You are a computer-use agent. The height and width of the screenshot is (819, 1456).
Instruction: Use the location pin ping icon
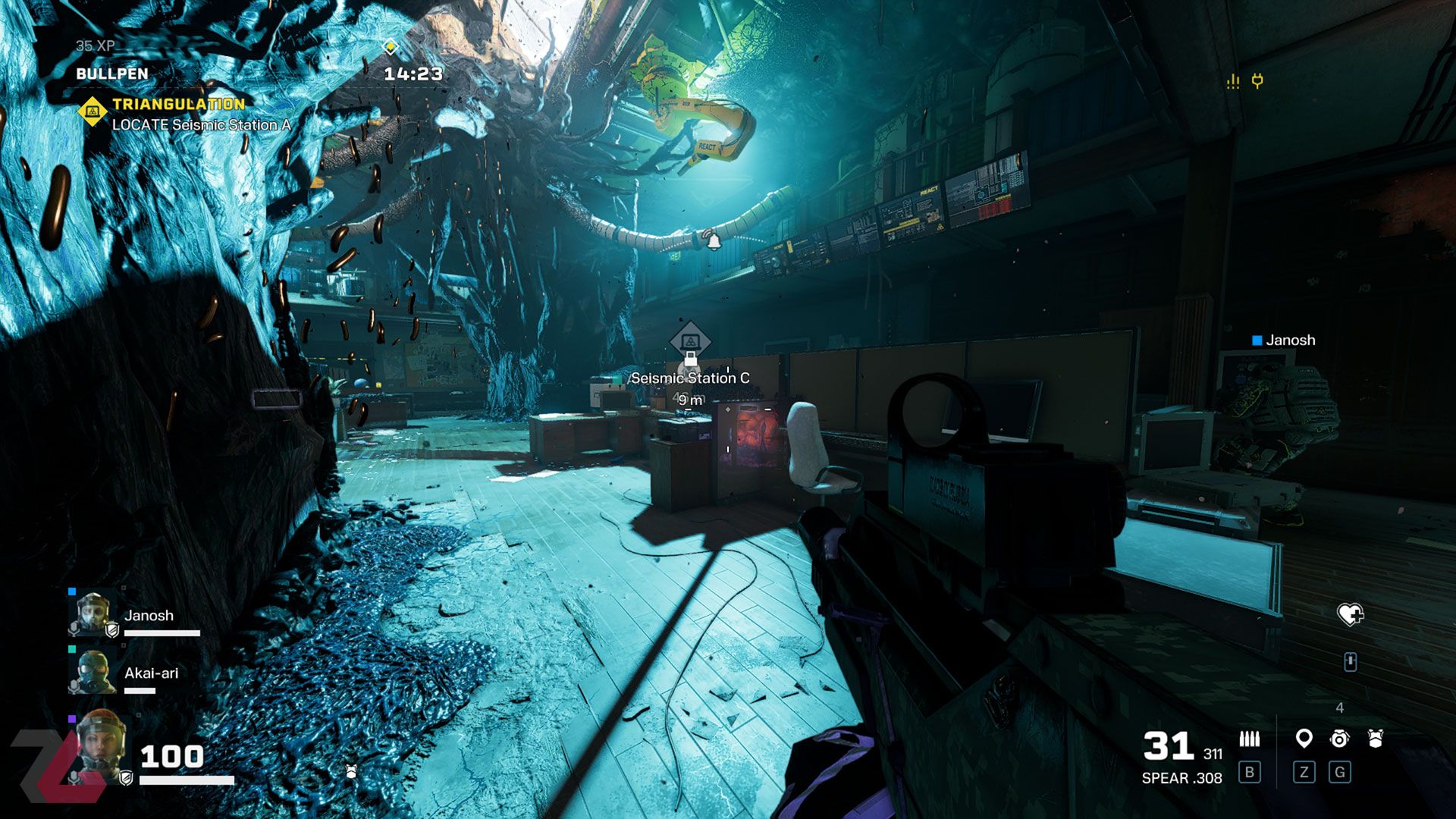click(x=1304, y=738)
